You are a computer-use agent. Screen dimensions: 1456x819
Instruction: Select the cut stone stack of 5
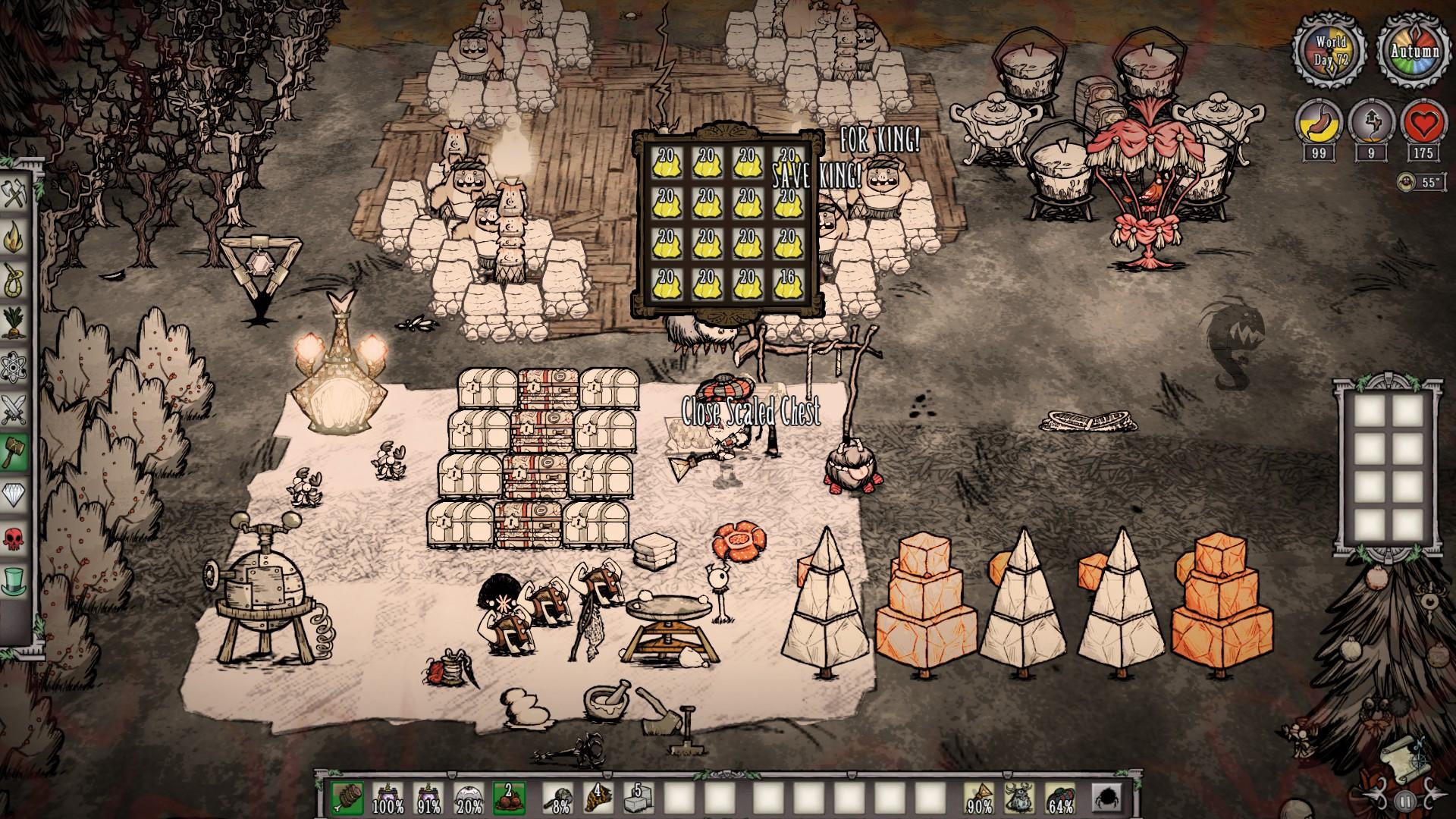pyautogui.click(x=637, y=798)
